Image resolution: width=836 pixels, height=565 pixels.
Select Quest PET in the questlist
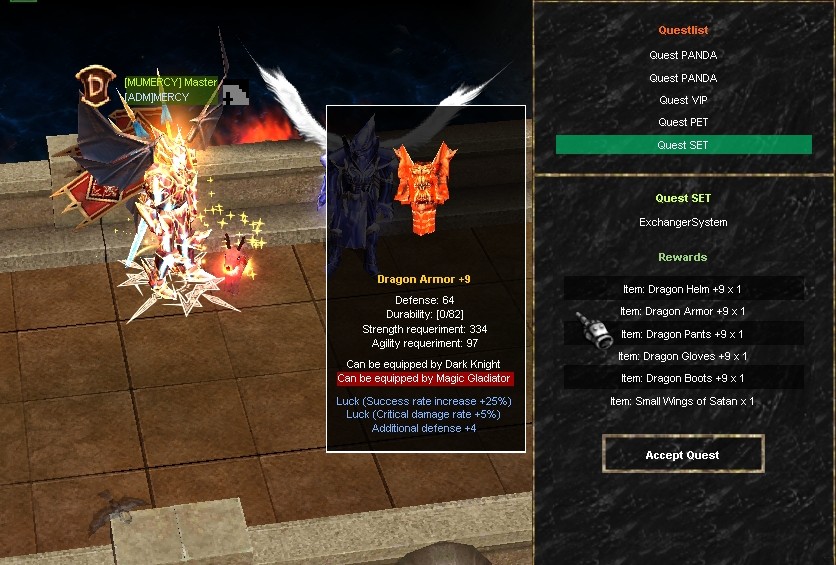pos(683,122)
